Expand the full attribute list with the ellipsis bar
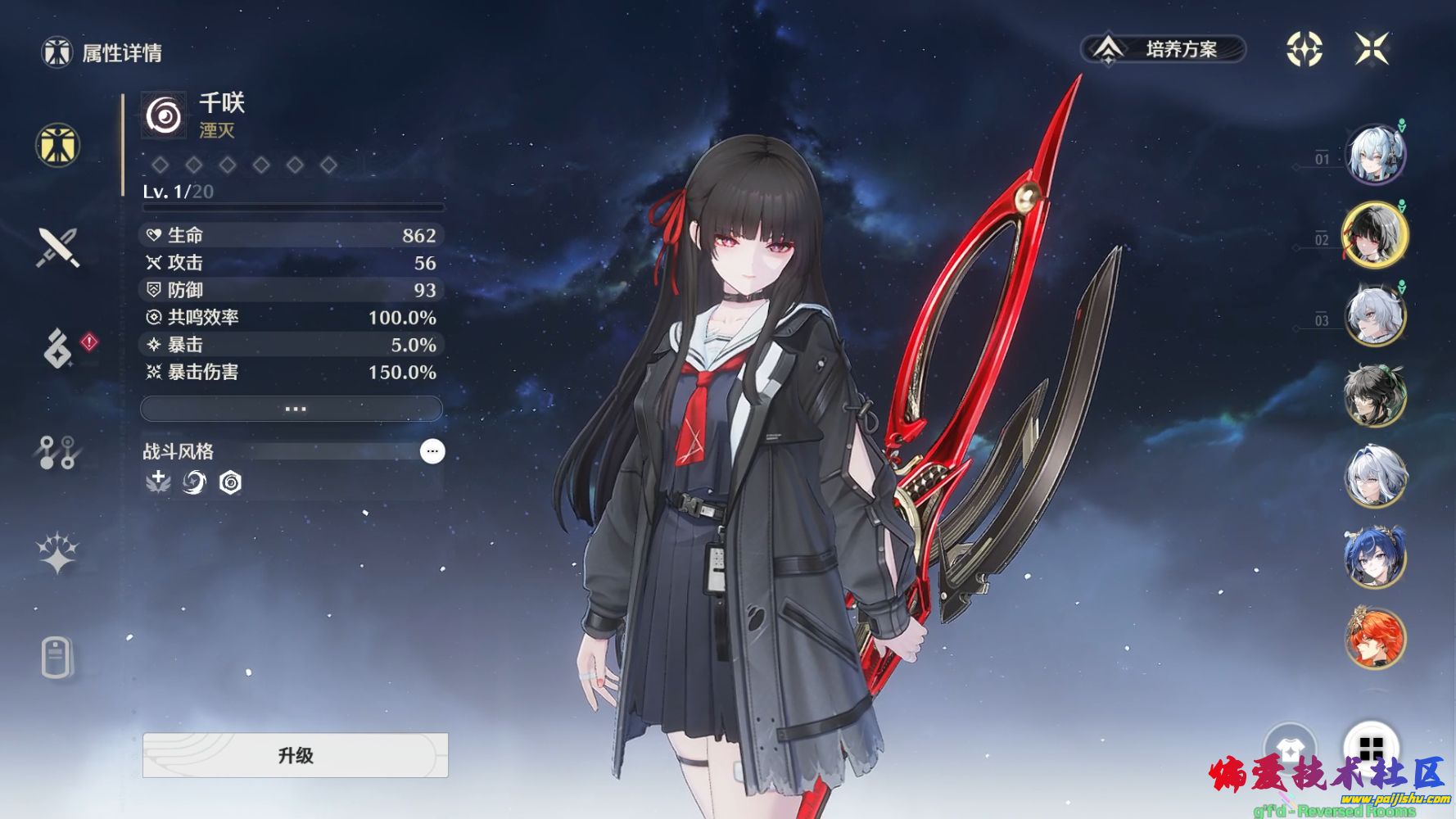This screenshot has height=819, width=1456. click(x=292, y=408)
